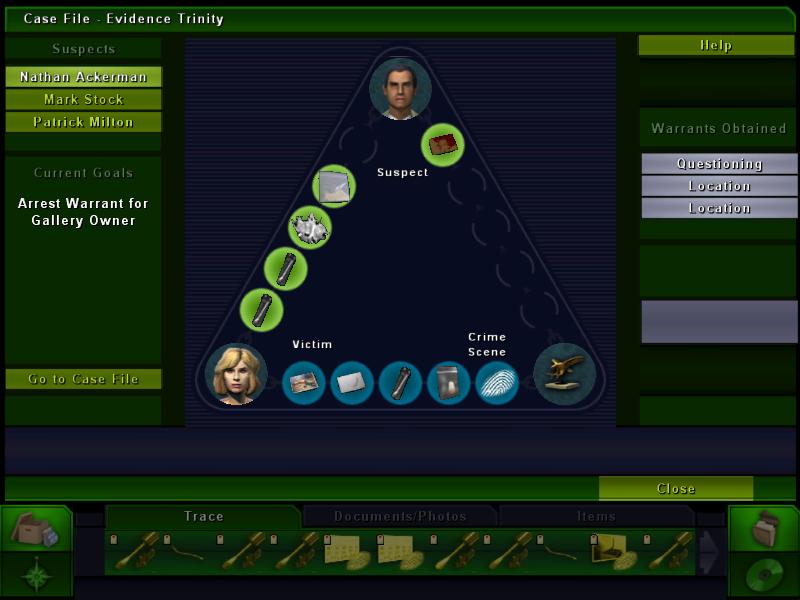
Task: Open the Documents/Photos tab
Action: [400, 516]
